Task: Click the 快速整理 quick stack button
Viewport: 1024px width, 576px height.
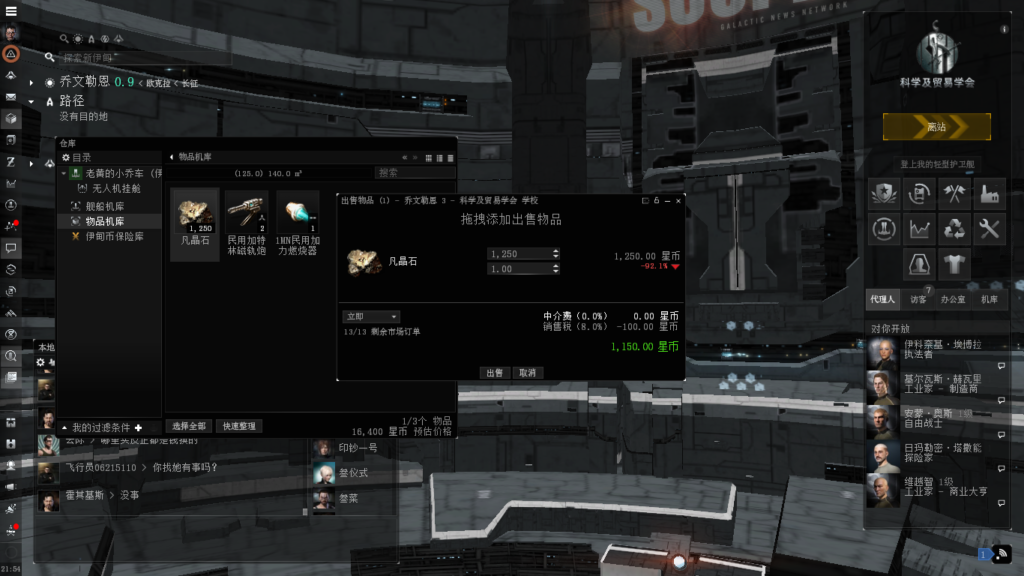Action: click(x=239, y=426)
